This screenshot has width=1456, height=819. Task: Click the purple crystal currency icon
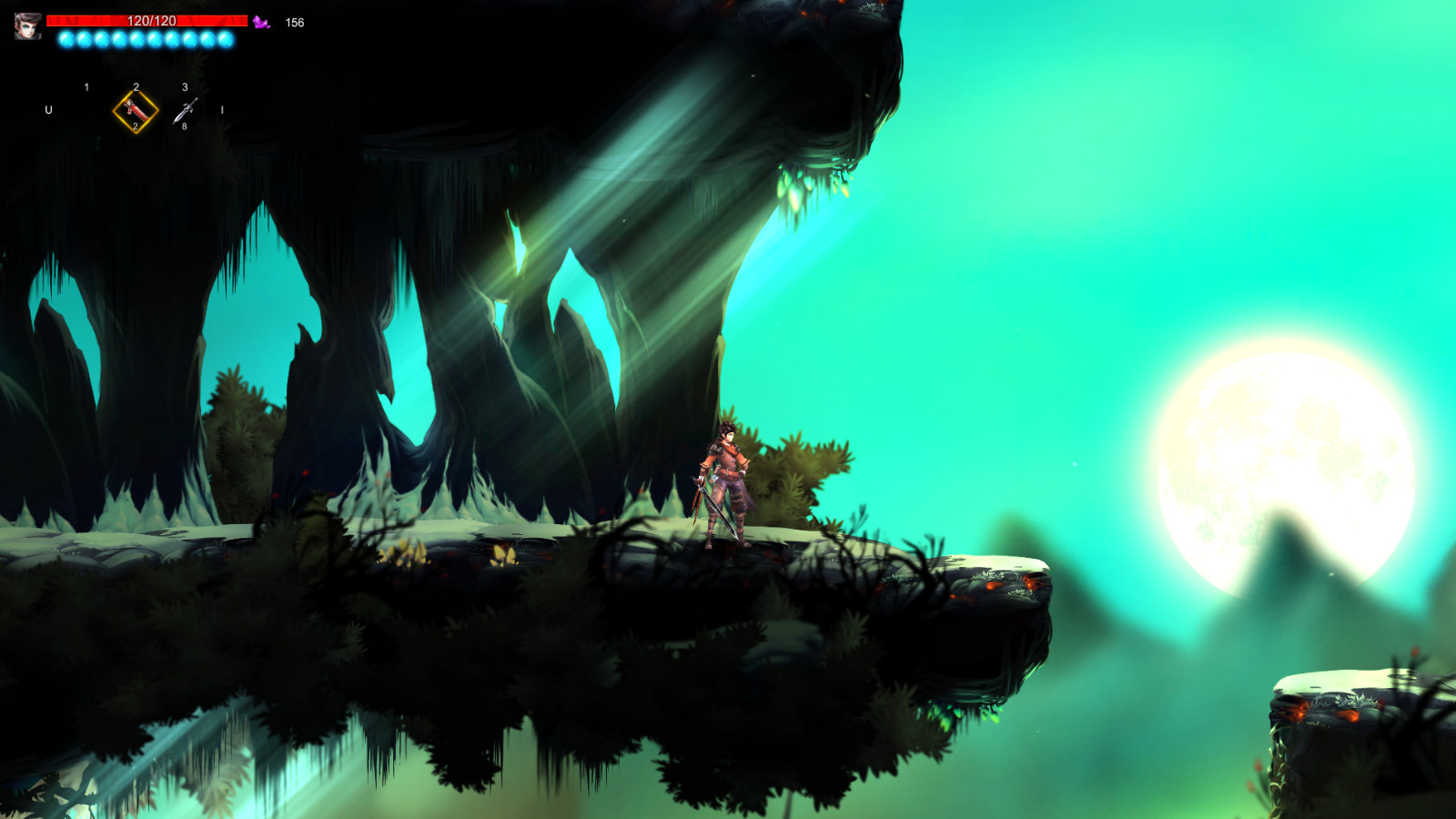(261, 22)
